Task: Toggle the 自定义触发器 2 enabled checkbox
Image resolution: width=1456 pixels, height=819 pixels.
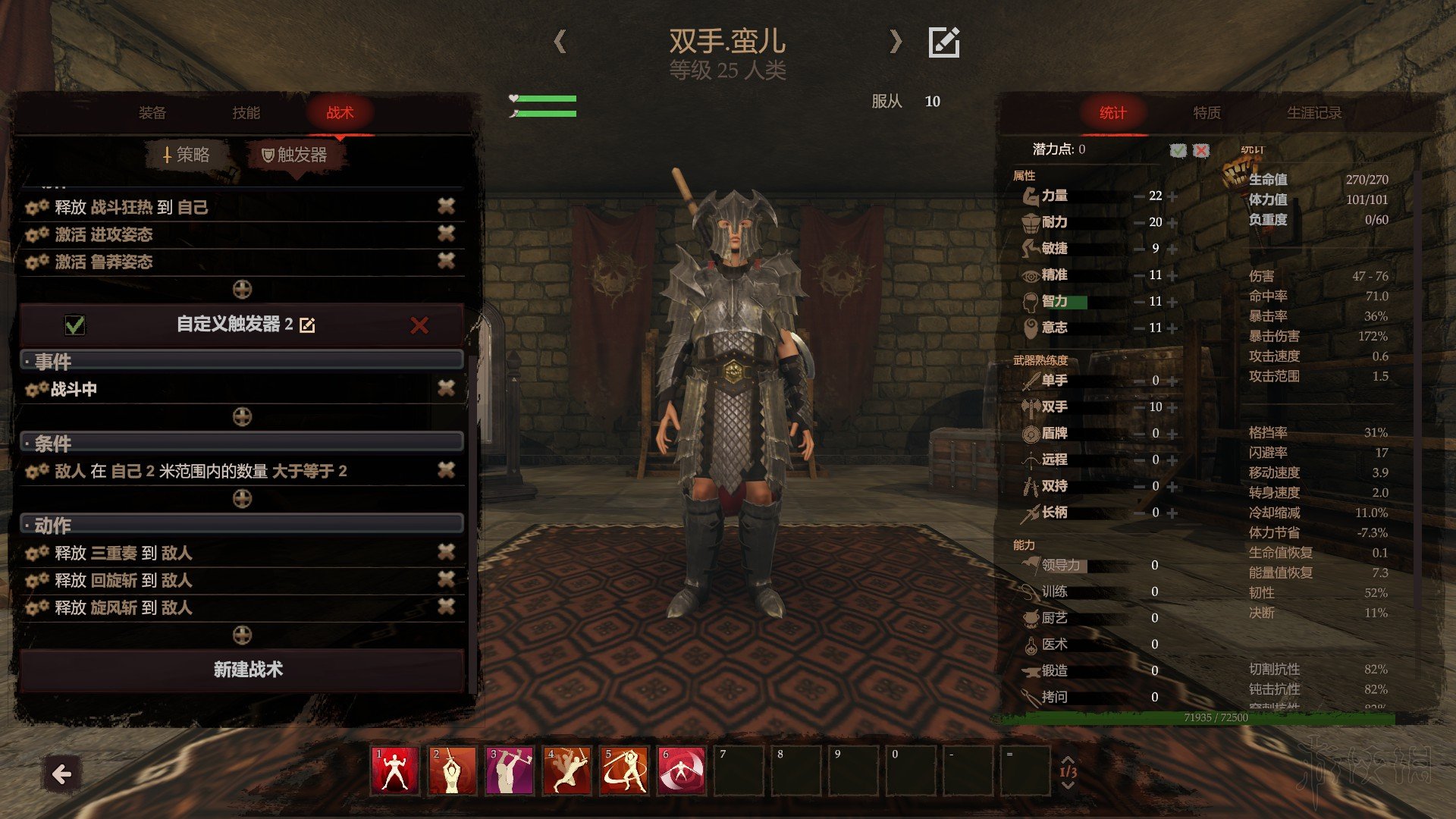Action: click(75, 325)
